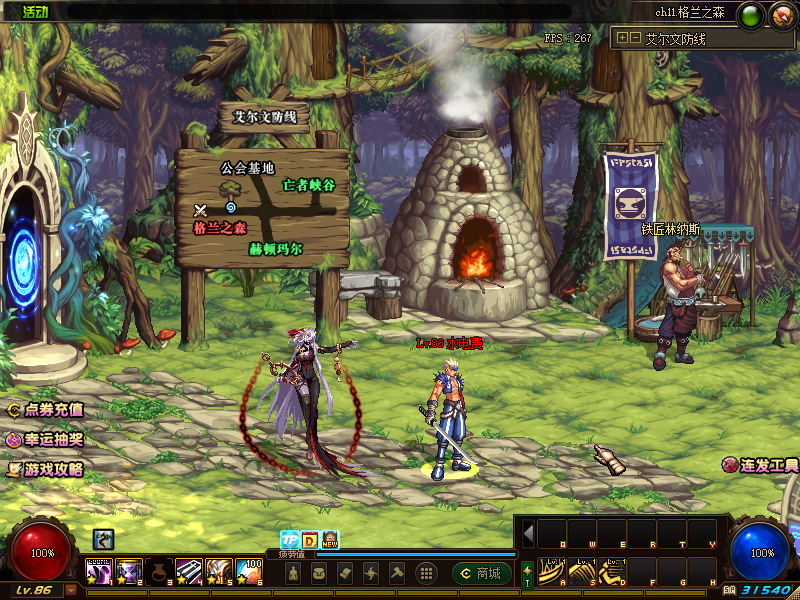The height and width of the screenshot is (600, 800).
Task: Open the 商城 shop
Action: click(482, 573)
